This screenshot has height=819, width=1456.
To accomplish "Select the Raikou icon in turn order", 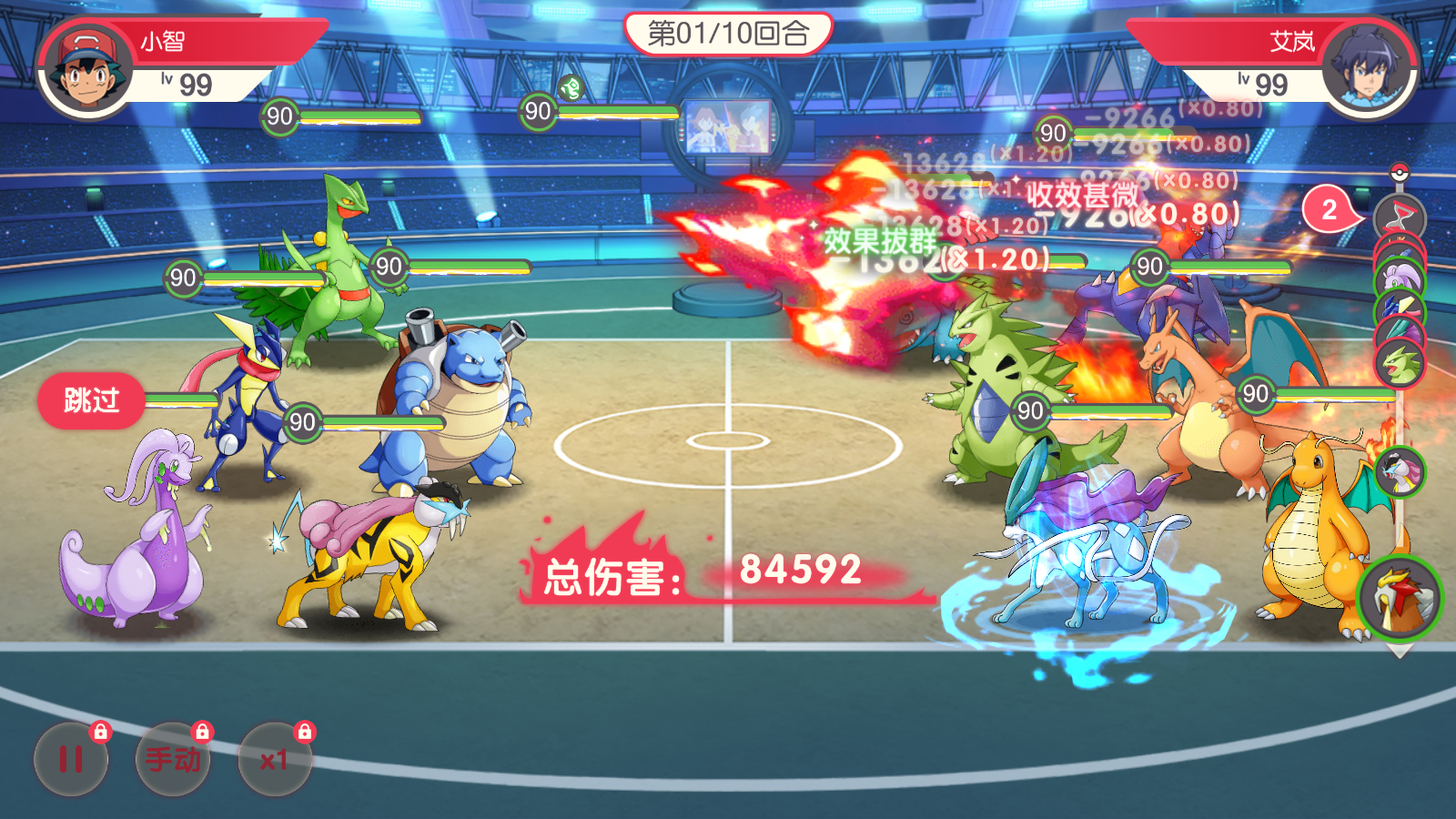I will [1399, 471].
